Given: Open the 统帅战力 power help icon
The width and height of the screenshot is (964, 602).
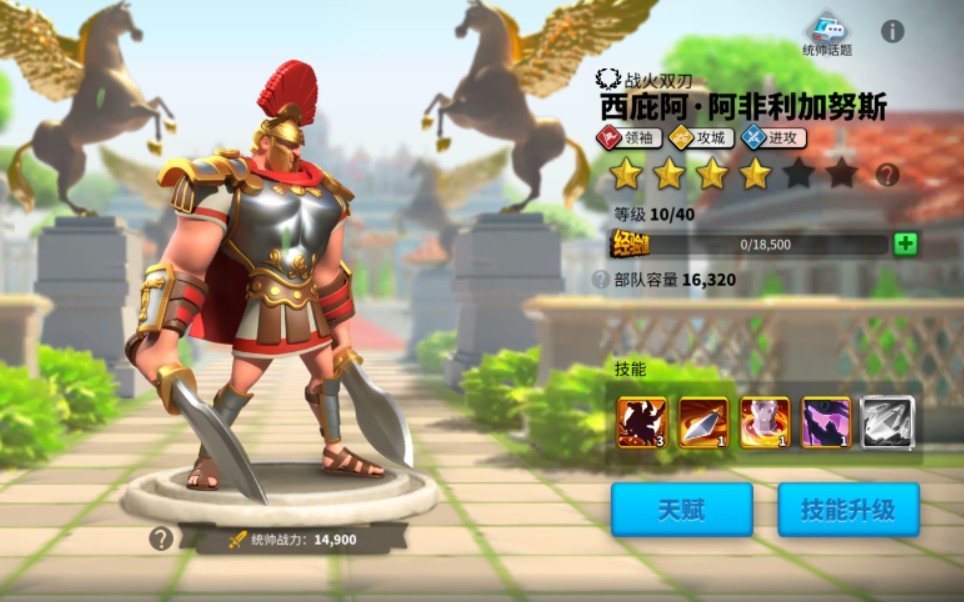Looking at the screenshot, I should tap(161, 539).
